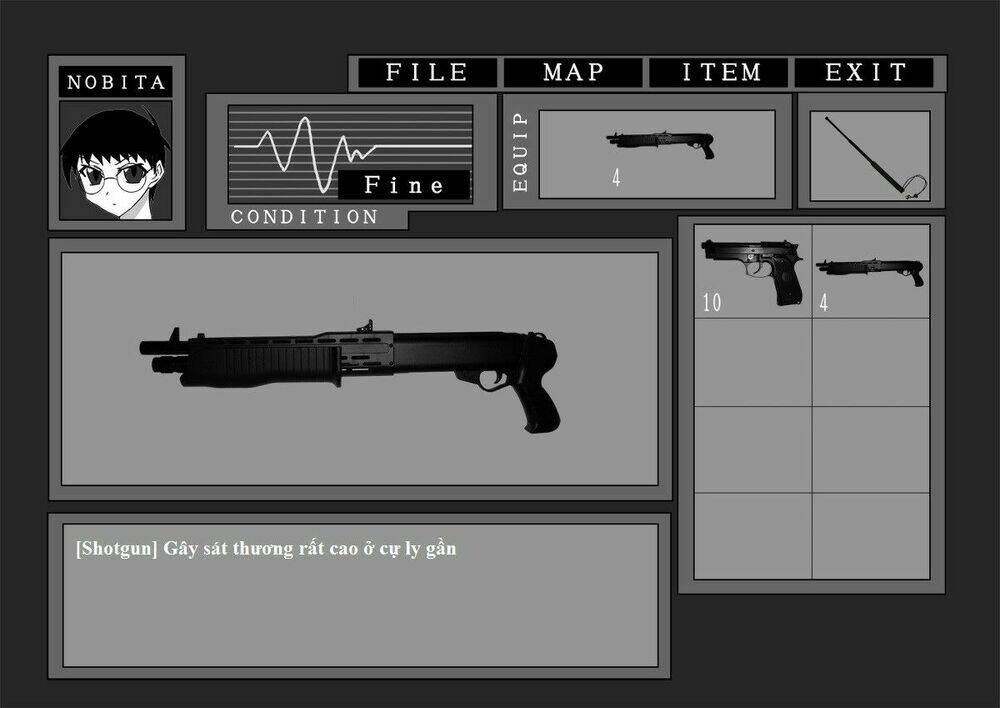1000x708 pixels.
Task: Select the ITEM menu tab
Action: [721, 73]
